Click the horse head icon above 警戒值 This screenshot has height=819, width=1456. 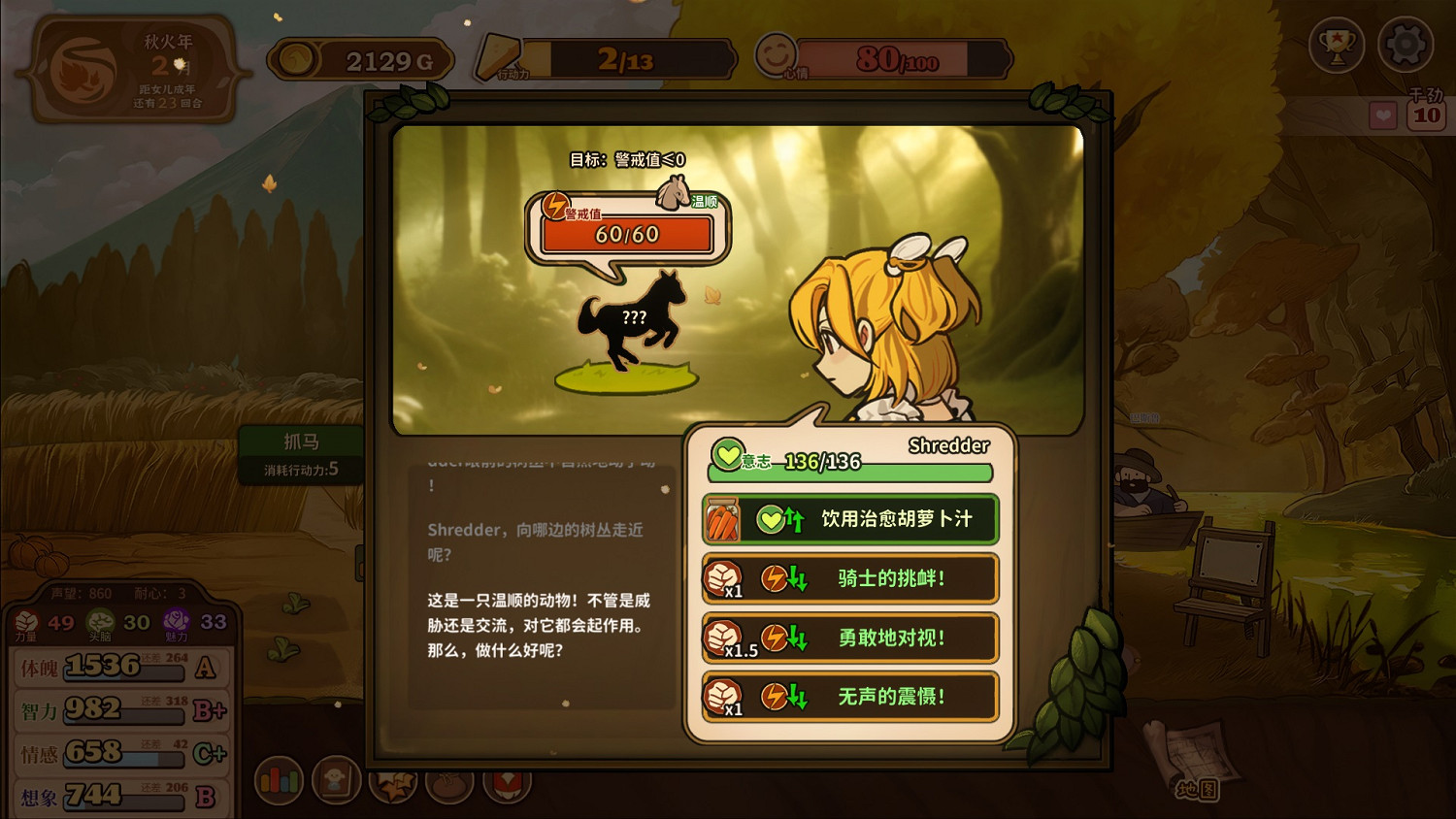click(x=674, y=190)
